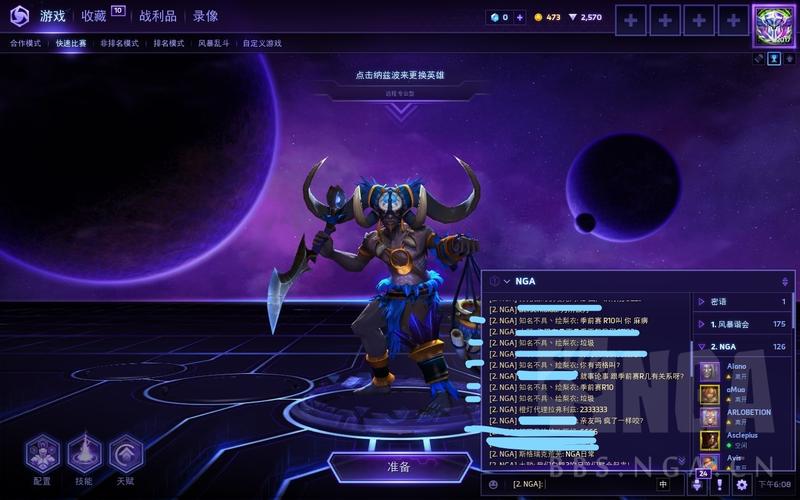The width and height of the screenshot is (800, 500).
Task: Open the 配置 (loadout) hexagon button
Action: click(x=42, y=455)
